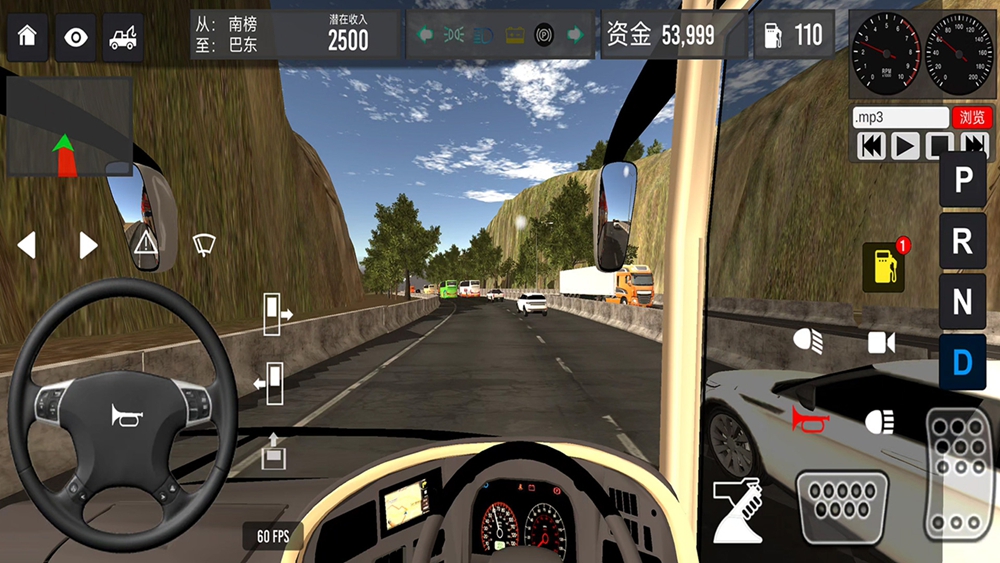Viewport: 1000px width, 563px height.
Task: Change the camera view
Action: pyautogui.click(x=881, y=343)
